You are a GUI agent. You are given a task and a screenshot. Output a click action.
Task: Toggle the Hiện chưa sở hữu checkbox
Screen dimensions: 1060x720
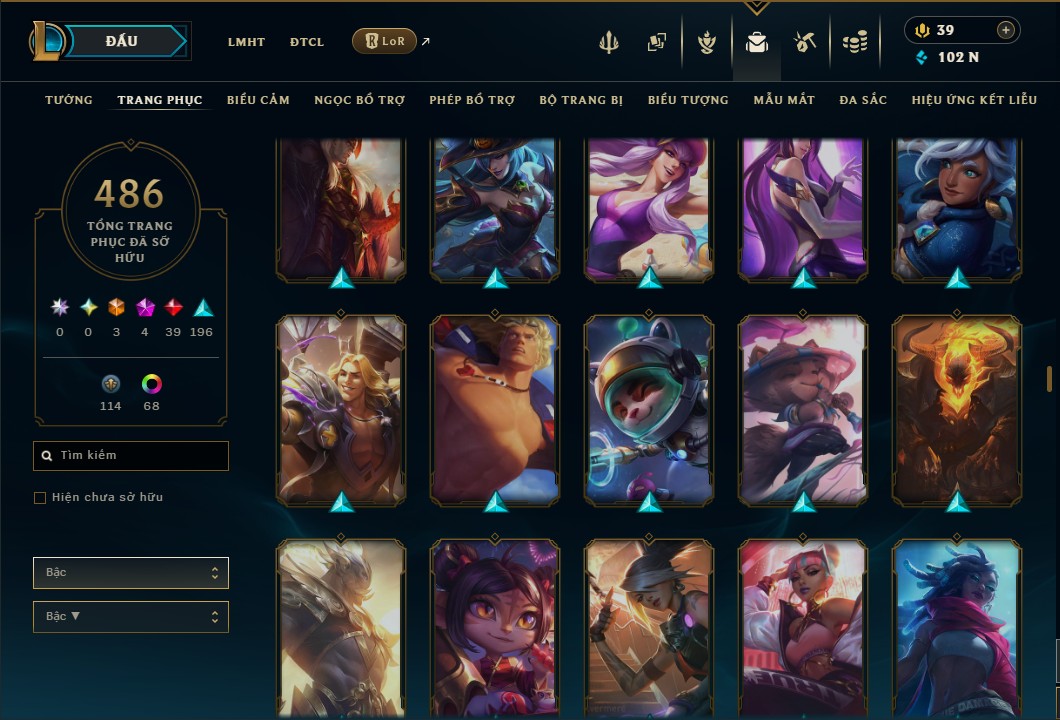point(40,498)
